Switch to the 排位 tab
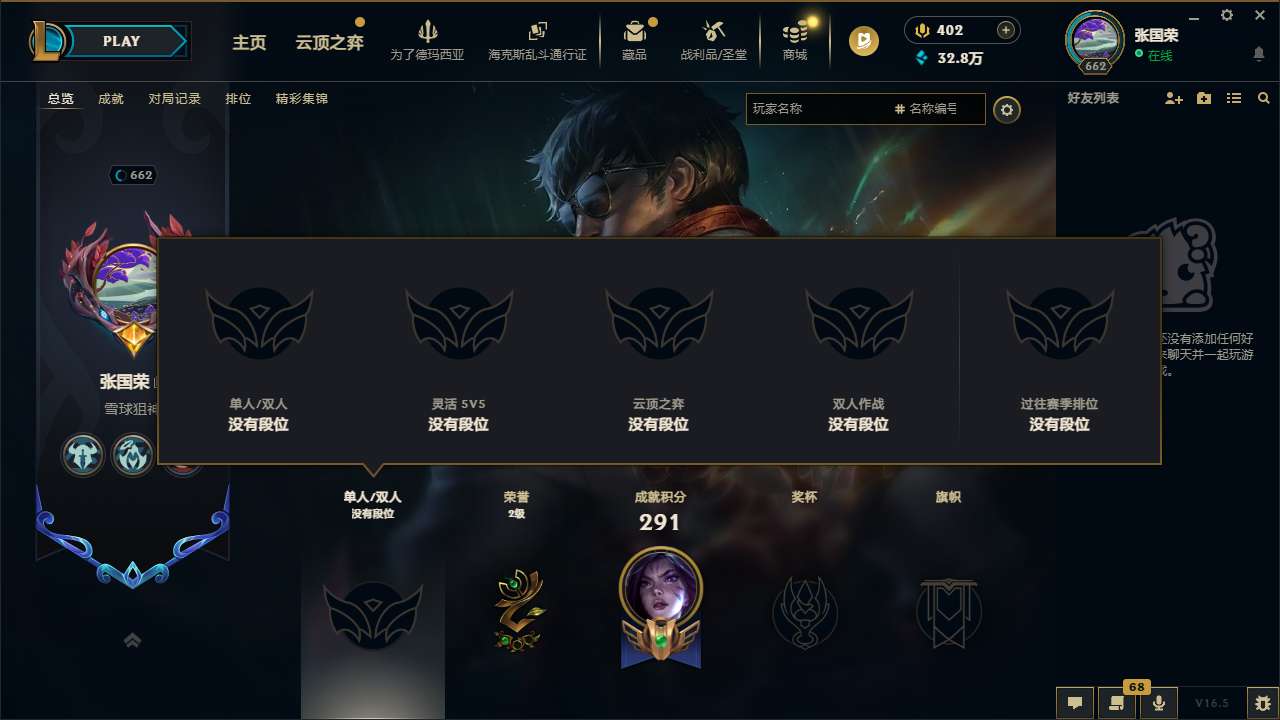The image size is (1280, 720). coord(238,98)
